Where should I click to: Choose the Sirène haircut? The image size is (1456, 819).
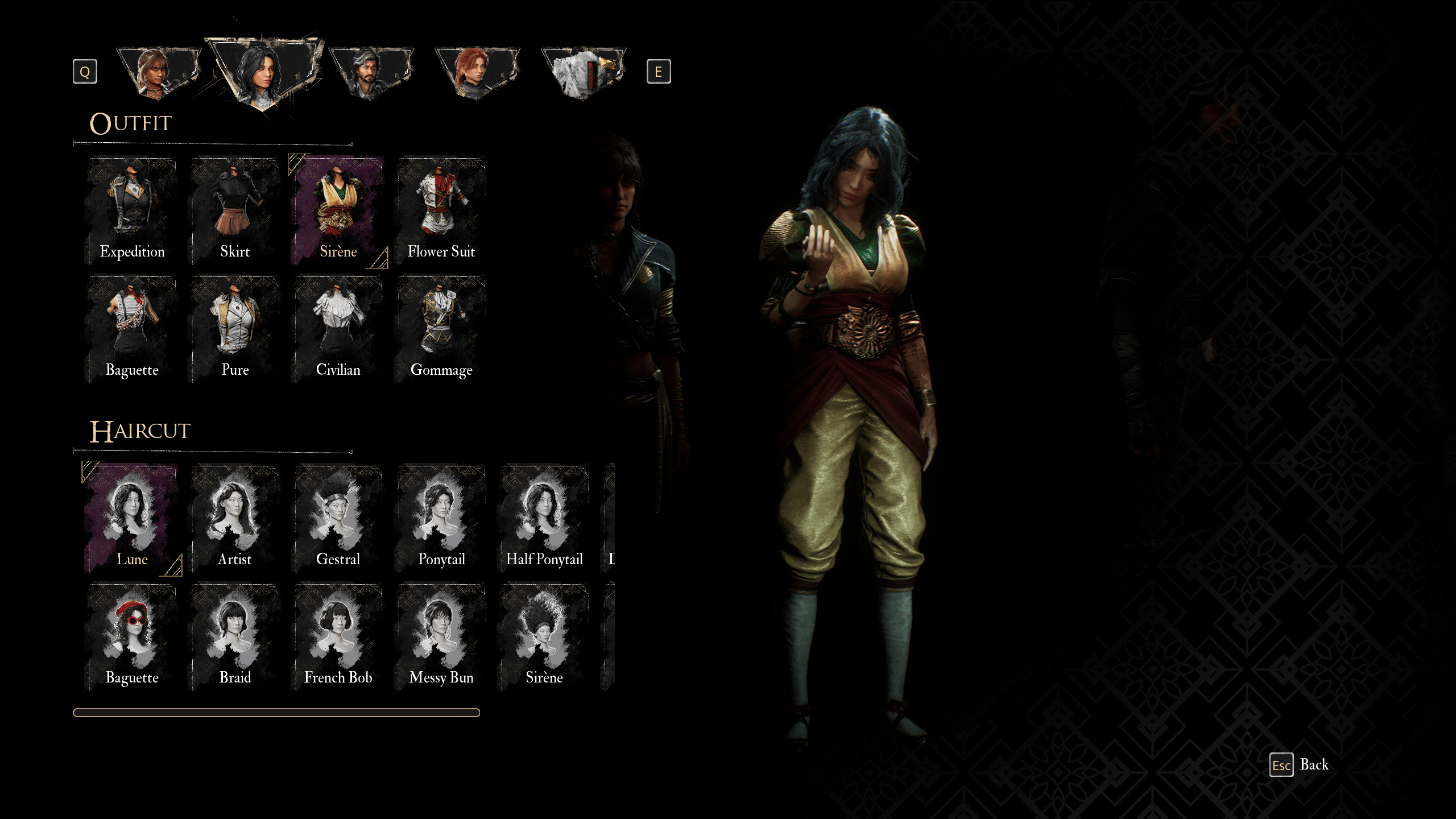coord(544,637)
